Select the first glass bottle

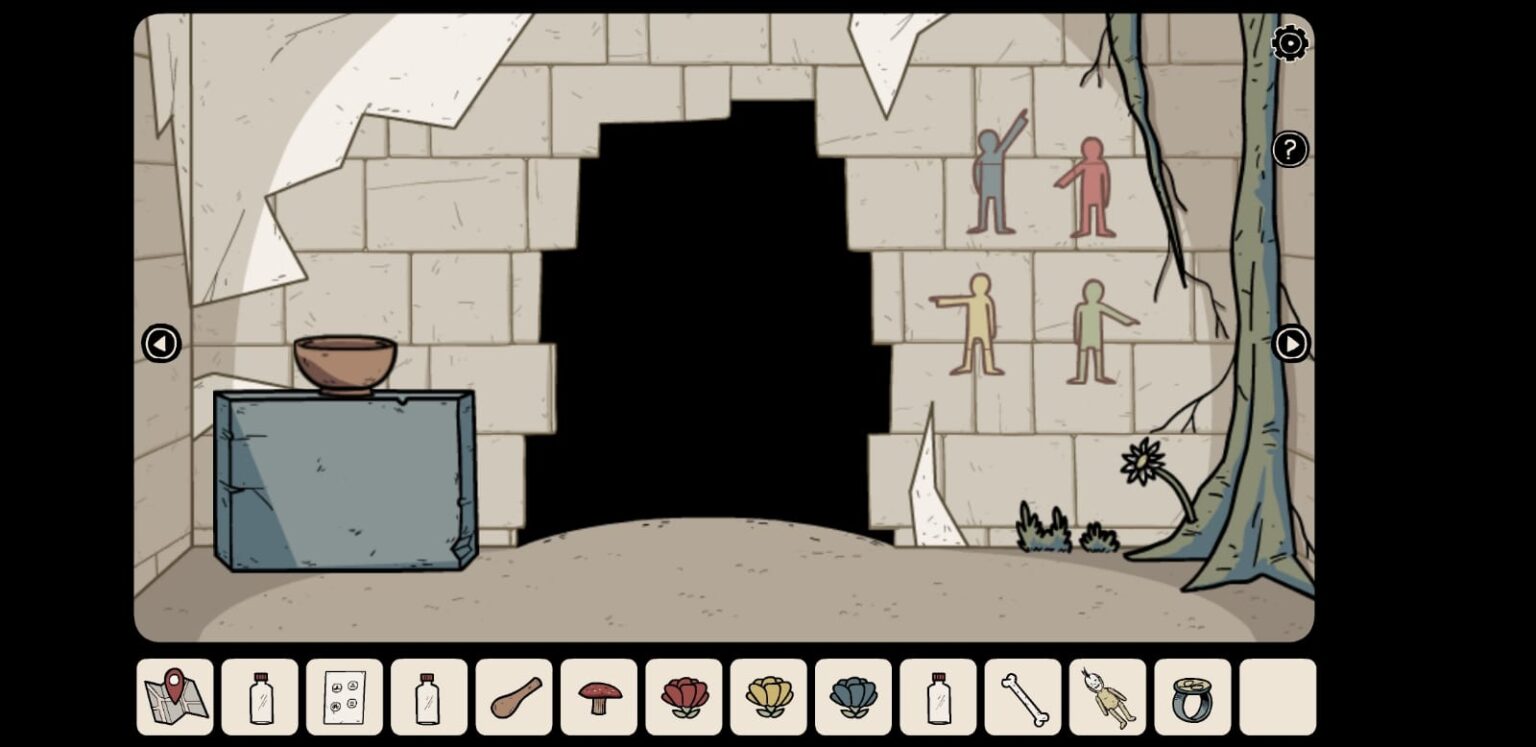[259, 697]
